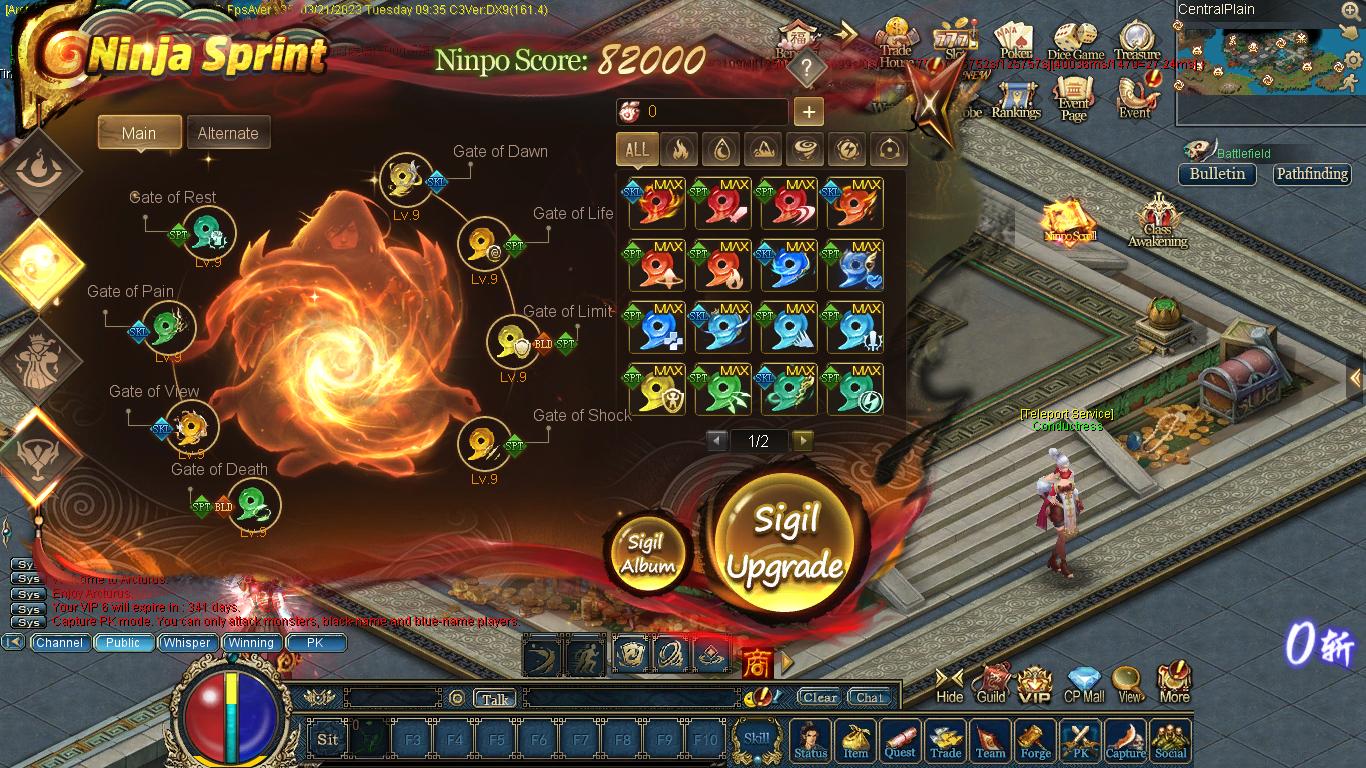Switch to the Whisper chat channel
The image size is (1366, 768).
pyautogui.click(x=187, y=643)
